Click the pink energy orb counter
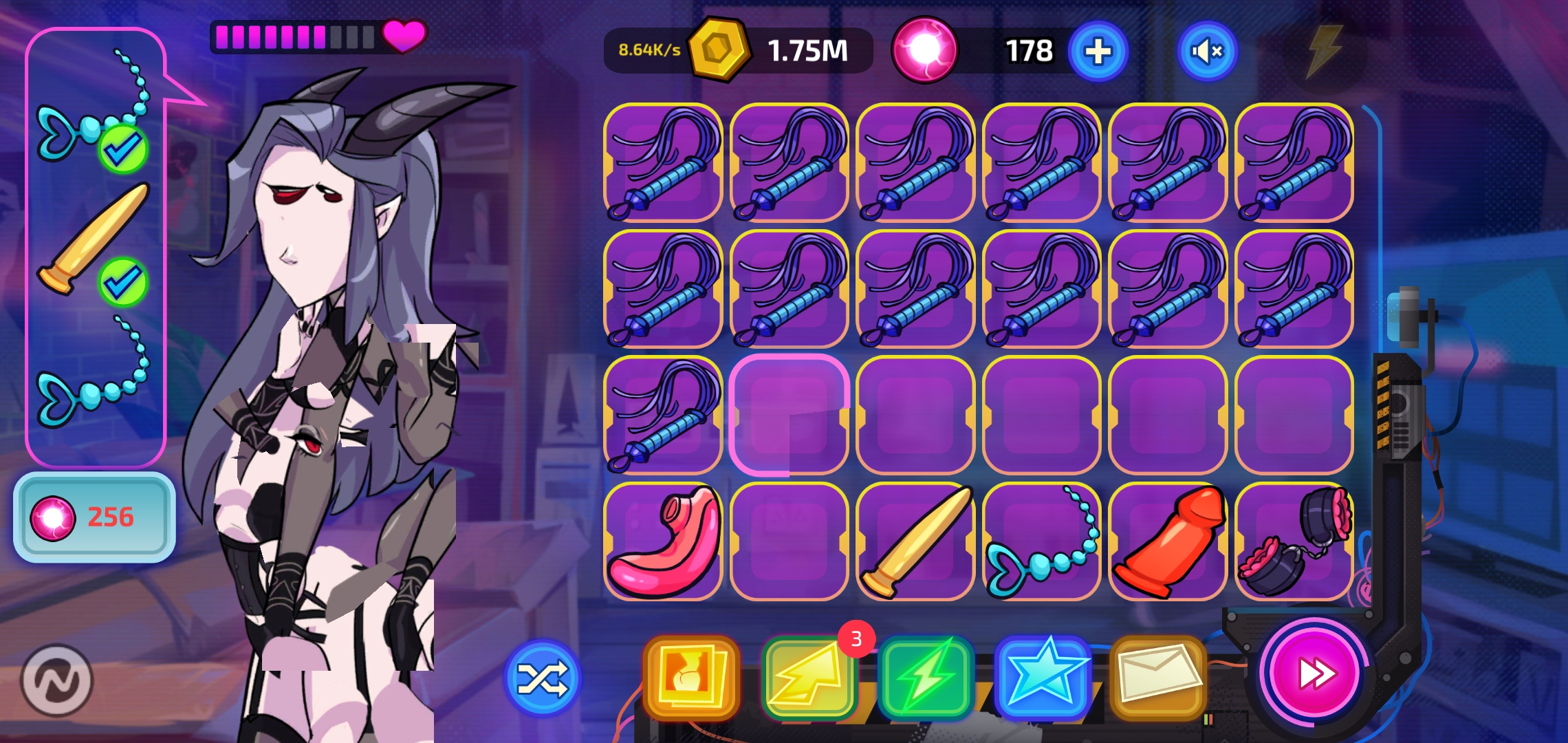The width and height of the screenshot is (1568, 743). pos(925,50)
